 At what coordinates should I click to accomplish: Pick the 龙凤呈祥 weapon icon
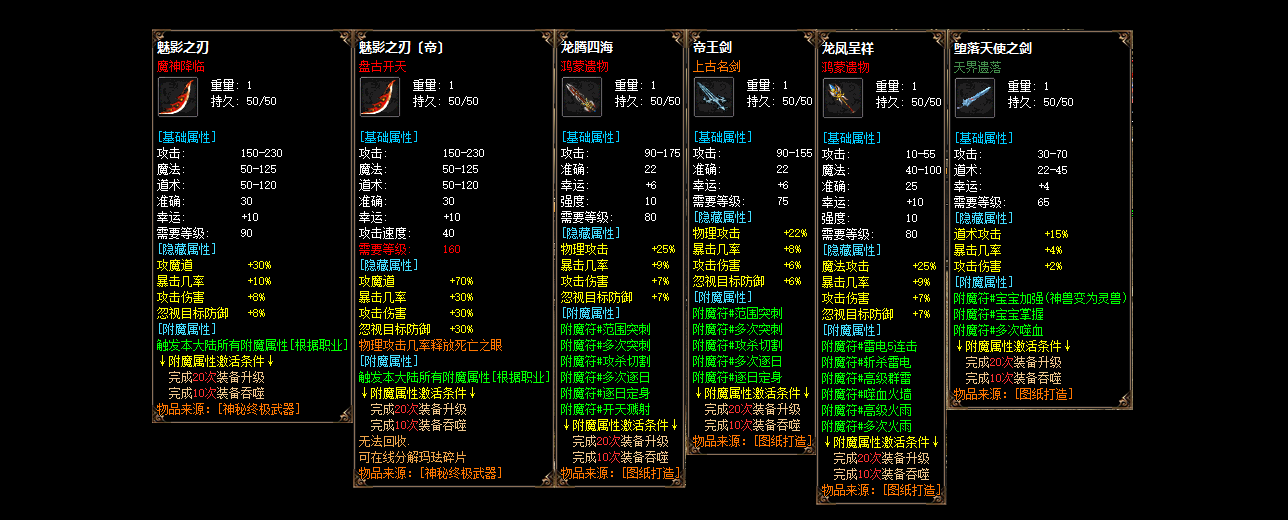tap(842, 97)
